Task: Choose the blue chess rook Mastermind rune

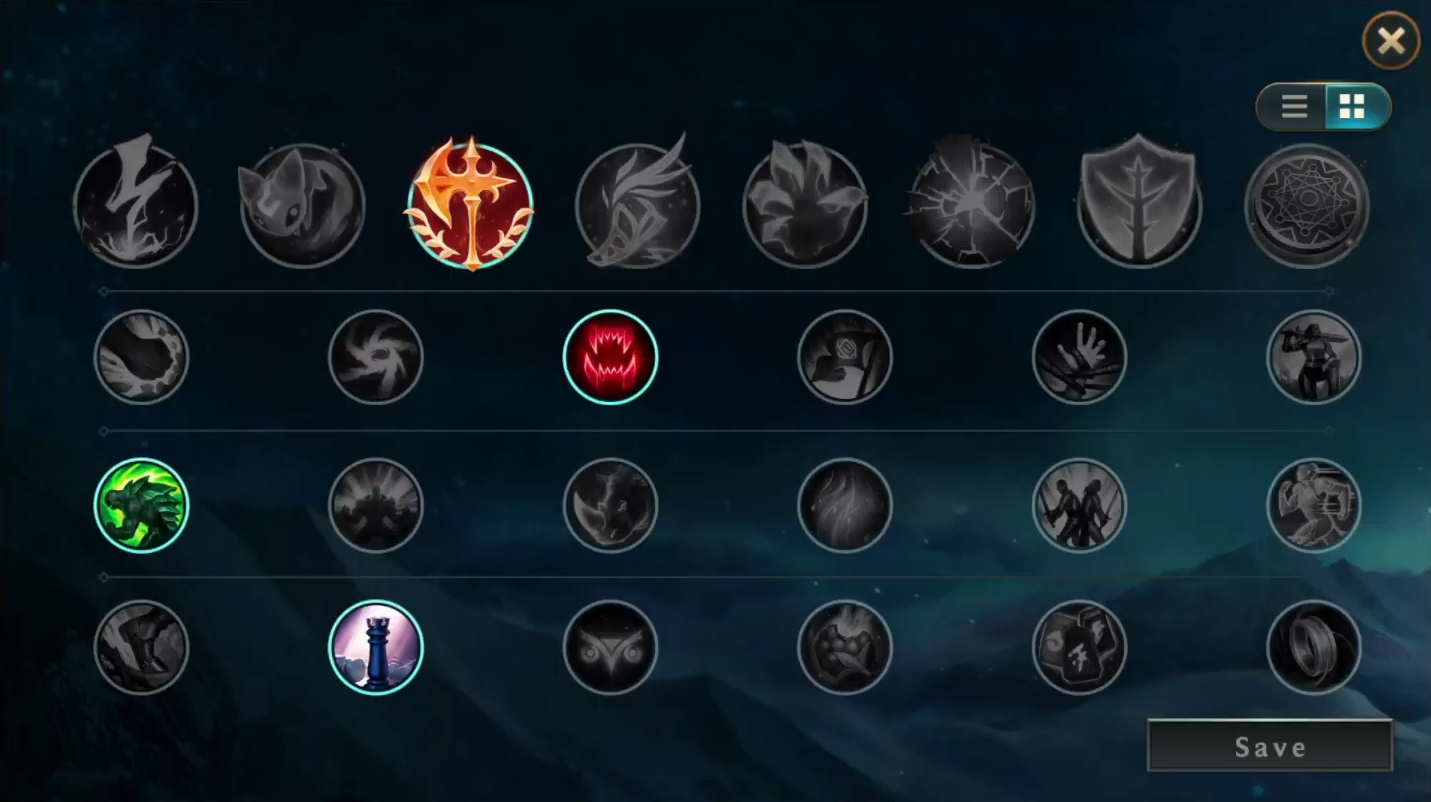Action: [x=376, y=647]
